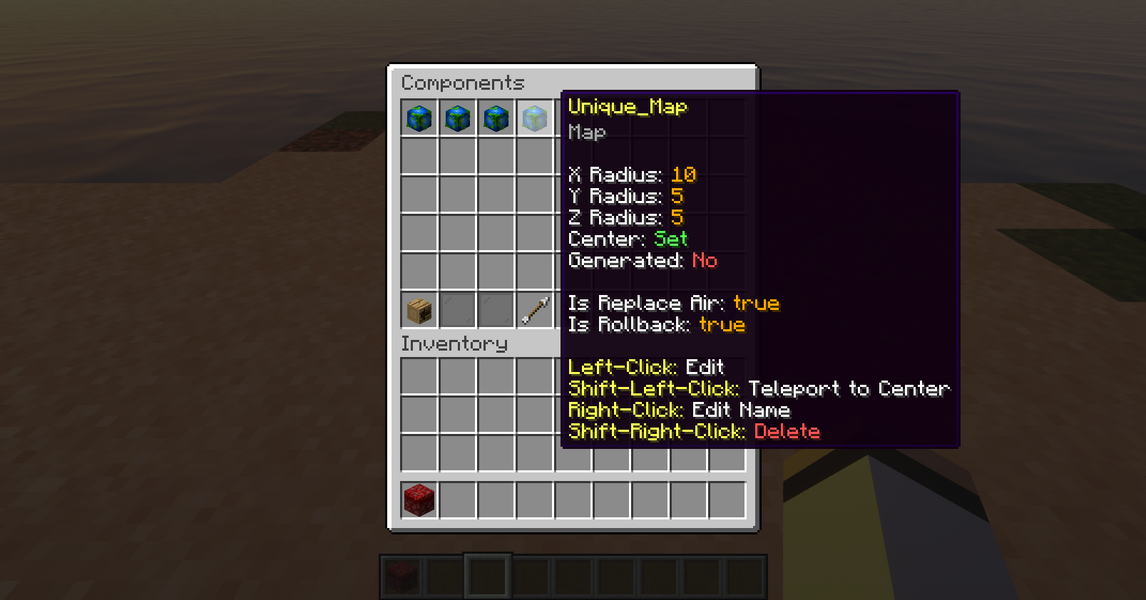1146x600 pixels.
Task: Pick up the red block from inventory
Action: tap(419, 499)
